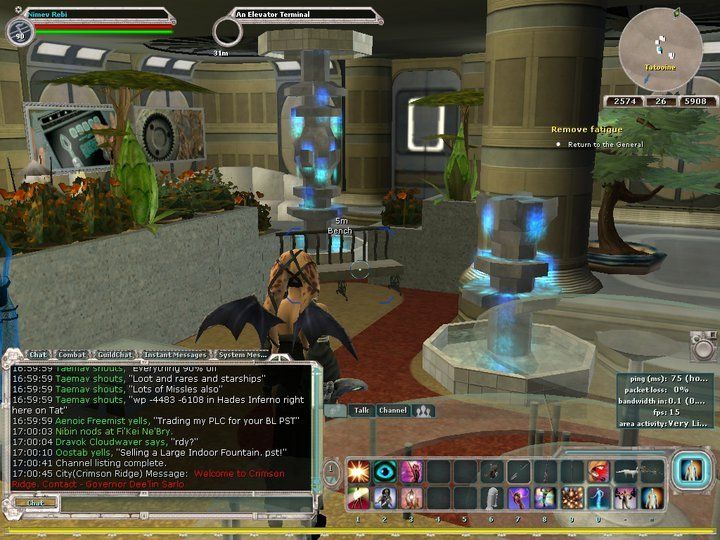Activate the red lips ability icon
The width and height of the screenshot is (720, 540).
[x=599, y=471]
